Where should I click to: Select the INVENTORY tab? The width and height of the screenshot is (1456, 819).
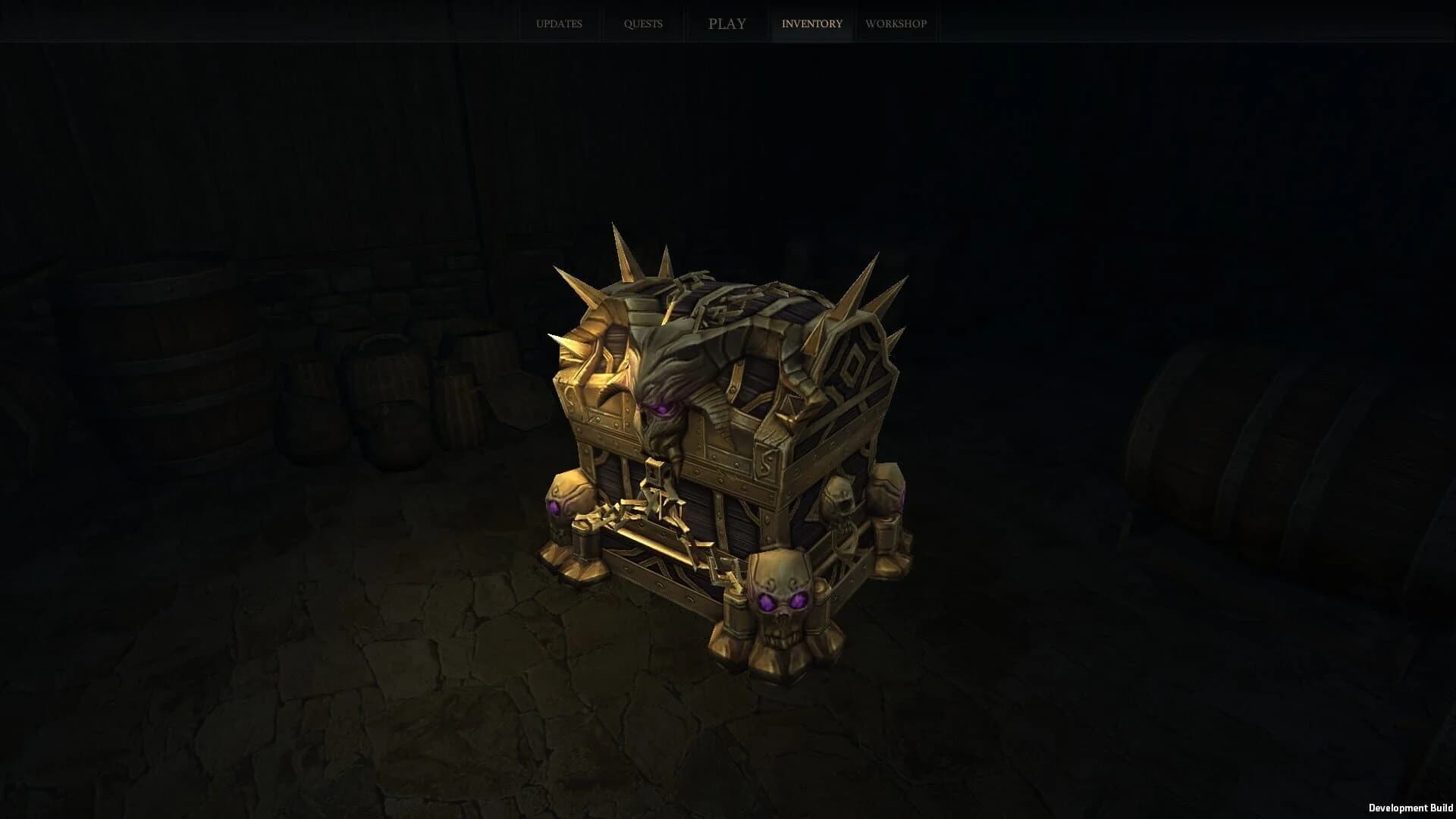[x=811, y=24]
